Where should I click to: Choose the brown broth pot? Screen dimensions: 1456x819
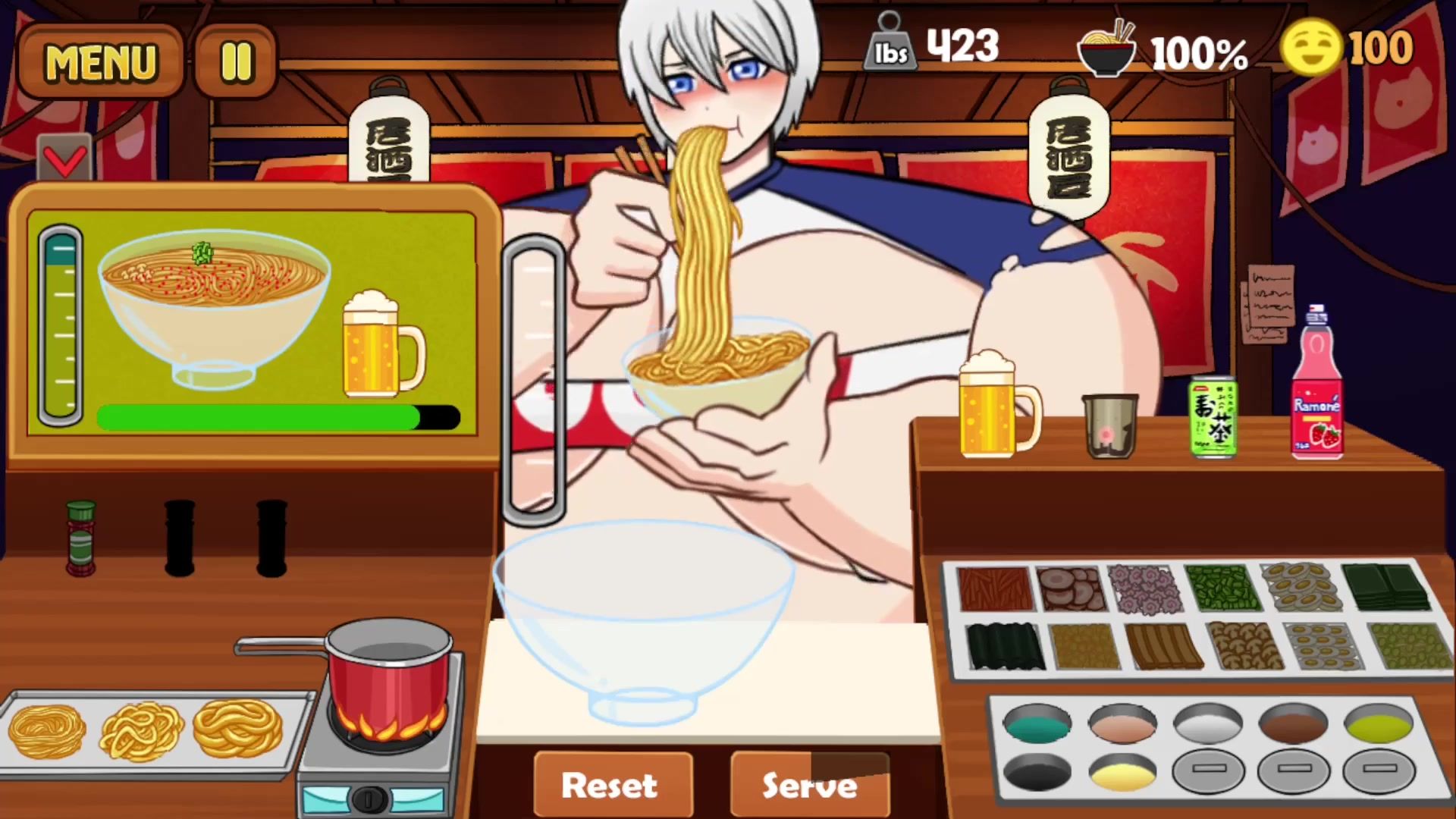(1293, 724)
